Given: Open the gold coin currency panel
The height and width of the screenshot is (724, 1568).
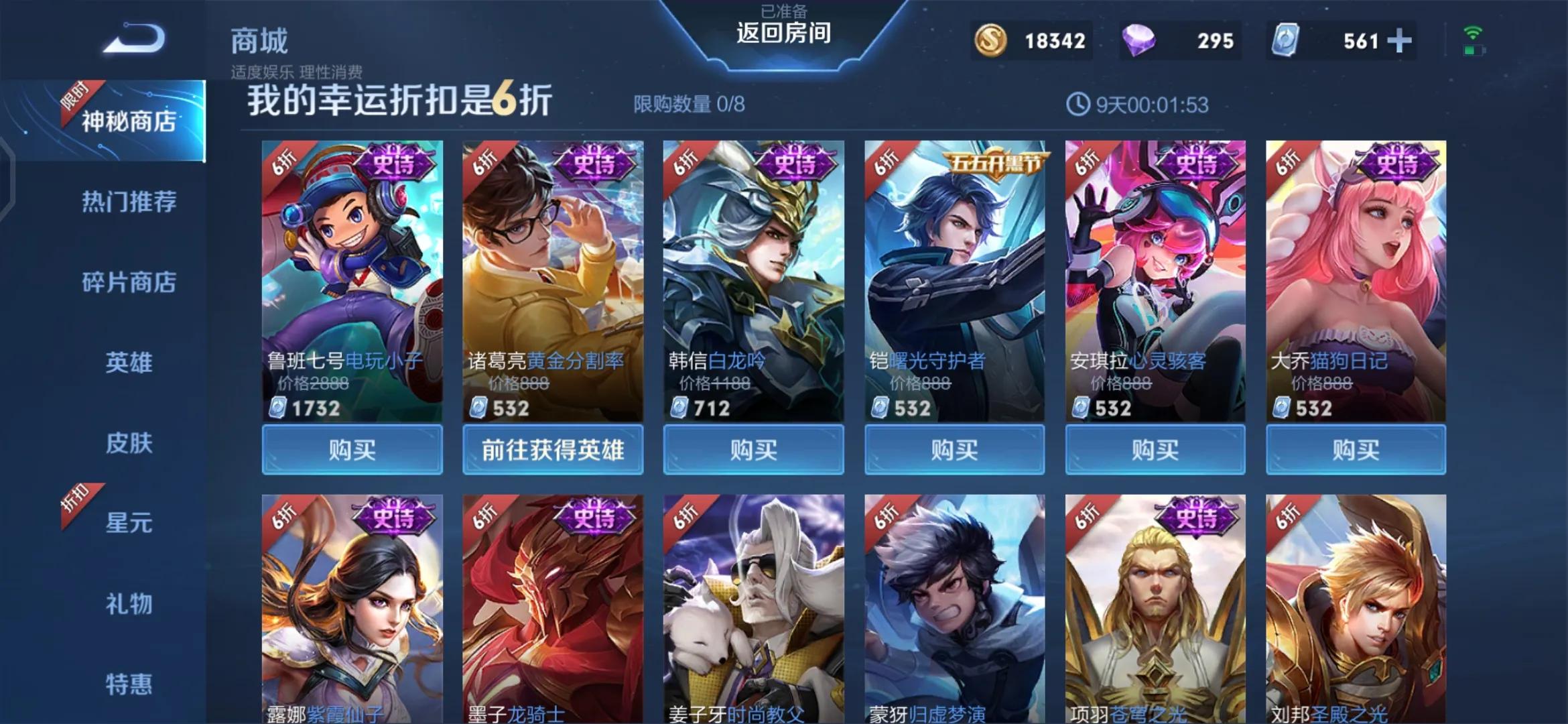Looking at the screenshot, I should (990, 40).
